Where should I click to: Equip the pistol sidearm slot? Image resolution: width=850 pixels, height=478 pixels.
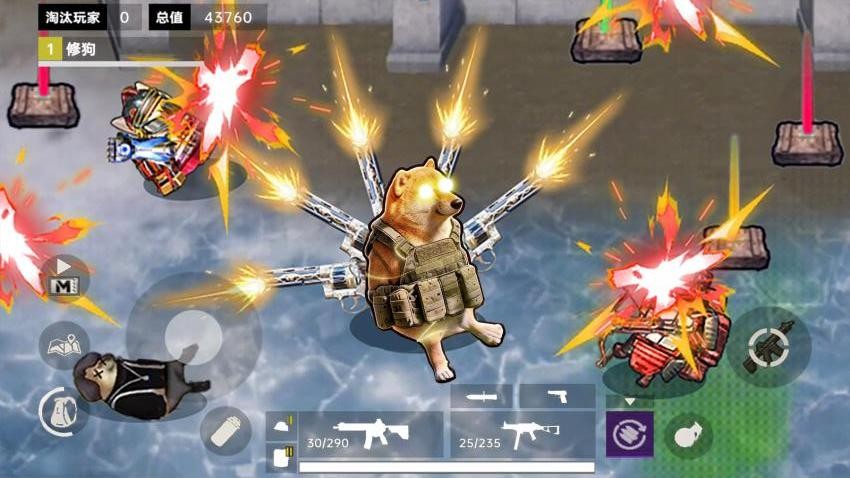[x=557, y=396]
